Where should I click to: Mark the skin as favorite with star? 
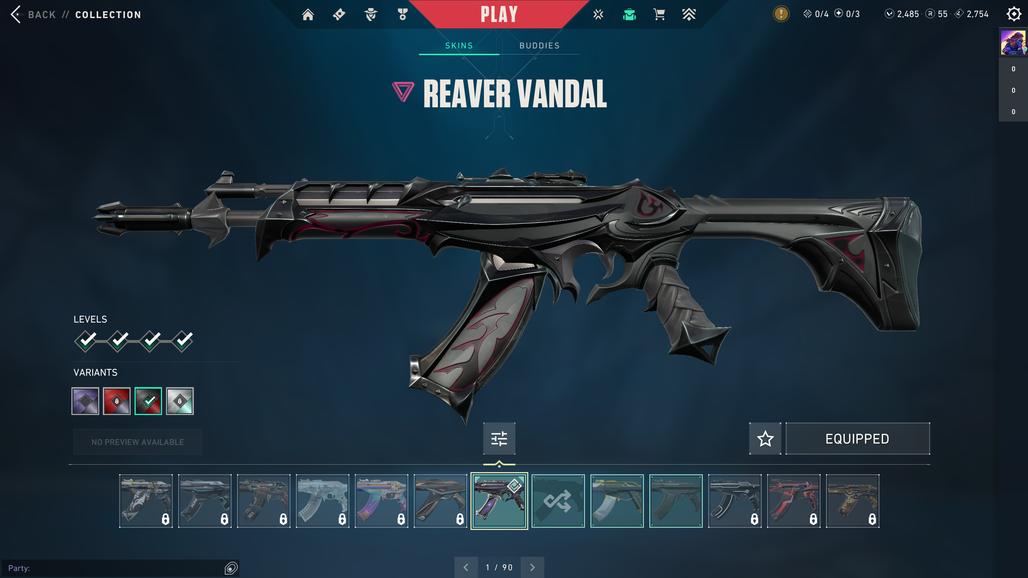[x=765, y=439]
